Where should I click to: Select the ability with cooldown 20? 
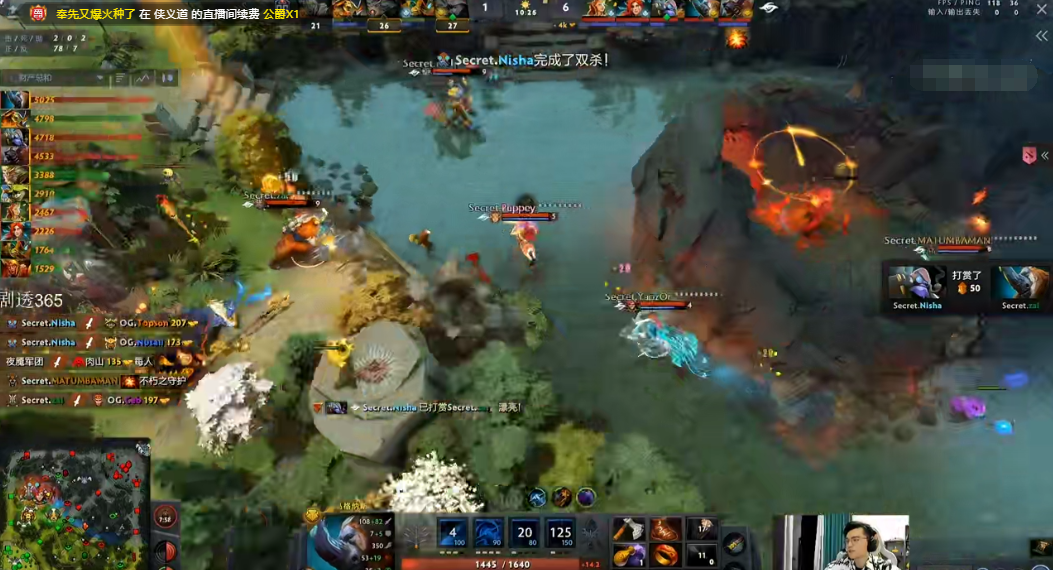coord(525,534)
